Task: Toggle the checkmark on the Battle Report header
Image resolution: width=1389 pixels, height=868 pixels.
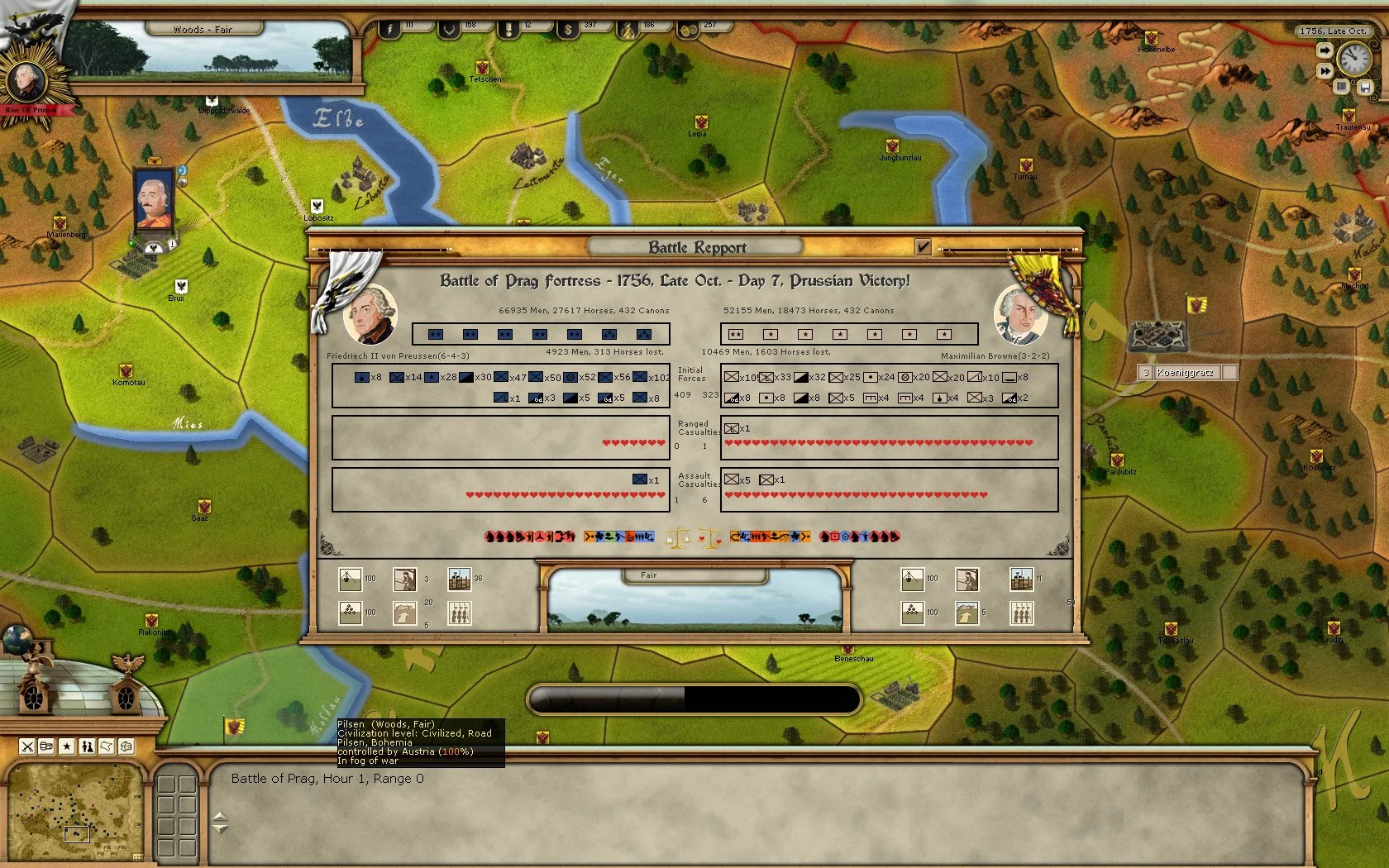Action: [x=923, y=247]
